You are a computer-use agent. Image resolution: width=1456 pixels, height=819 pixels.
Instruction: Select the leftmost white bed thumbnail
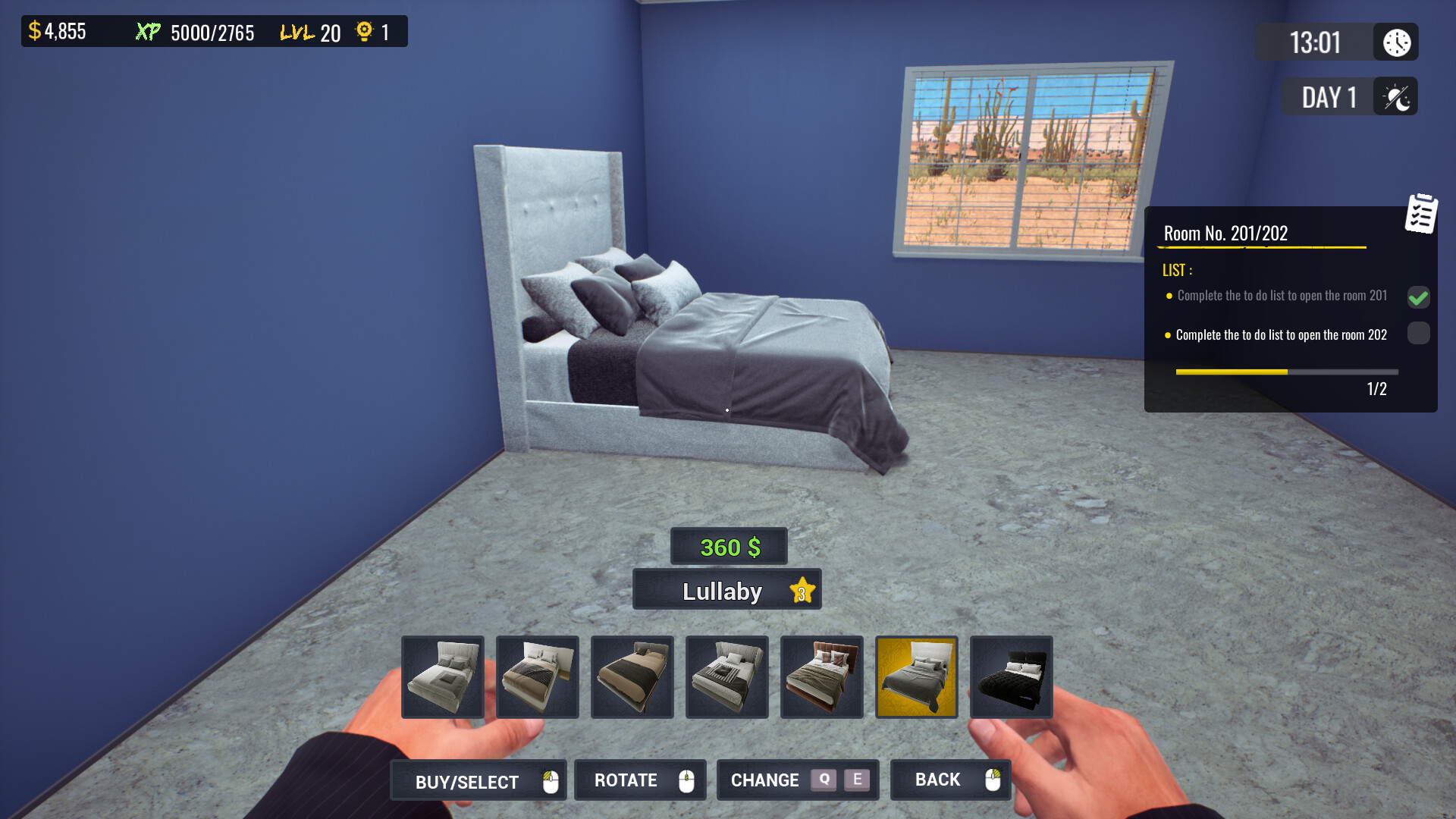tap(442, 676)
